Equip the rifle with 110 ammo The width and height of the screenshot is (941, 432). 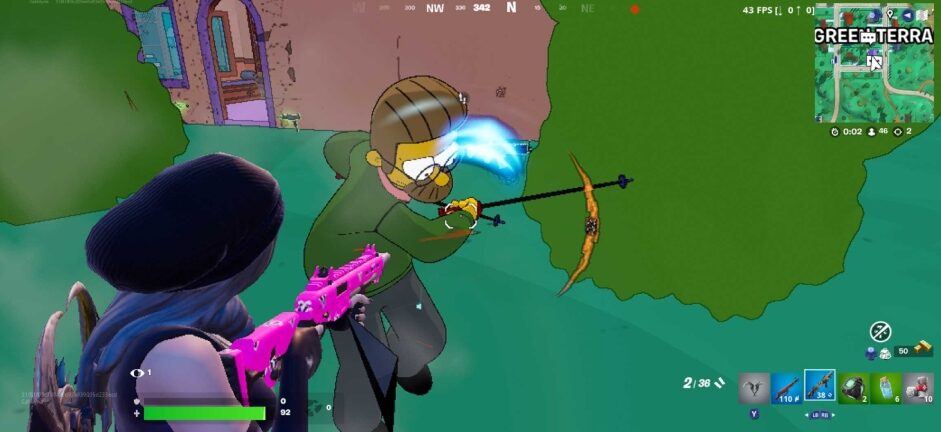pos(786,387)
